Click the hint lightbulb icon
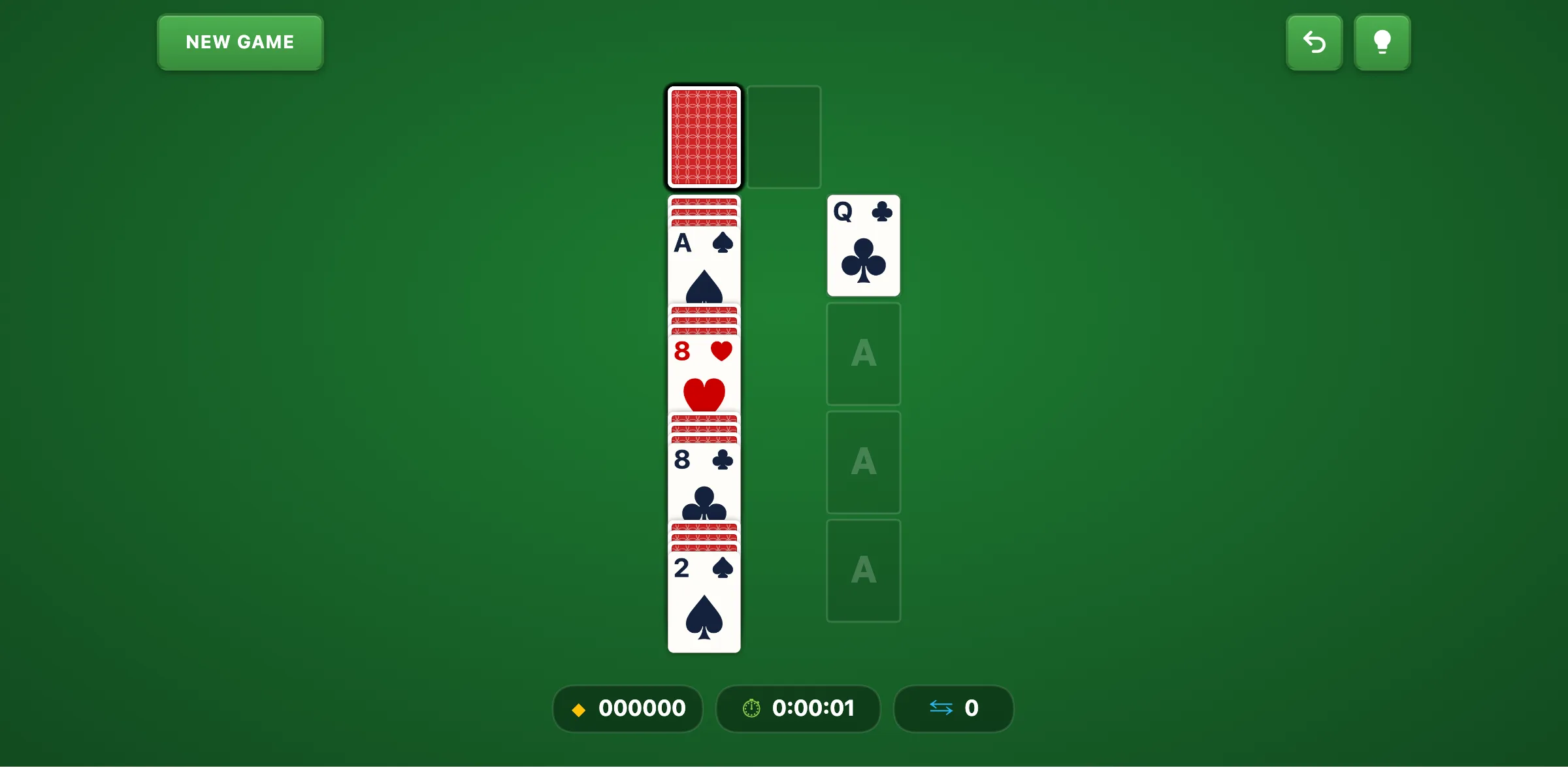The image size is (1568, 768). [x=1382, y=42]
